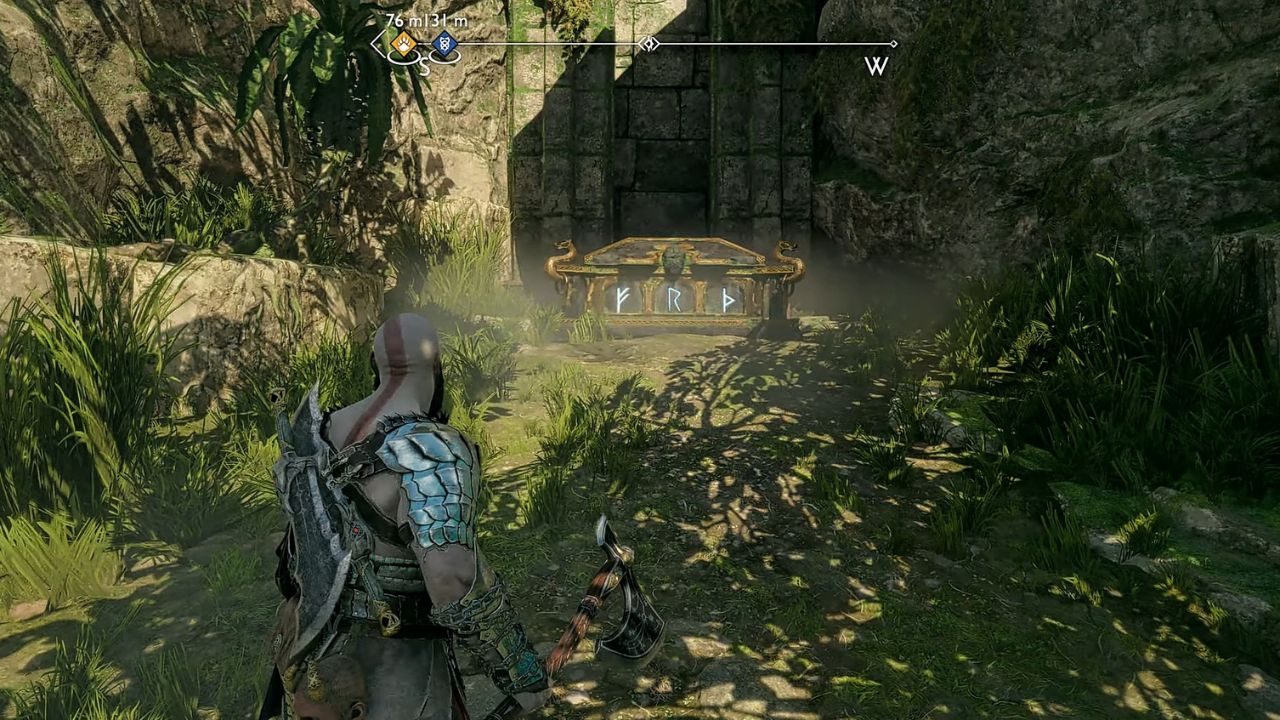This screenshot has height=720, width=1280.
Task: Expand the right end marker of the compass bar
Action: click(894, 42)
